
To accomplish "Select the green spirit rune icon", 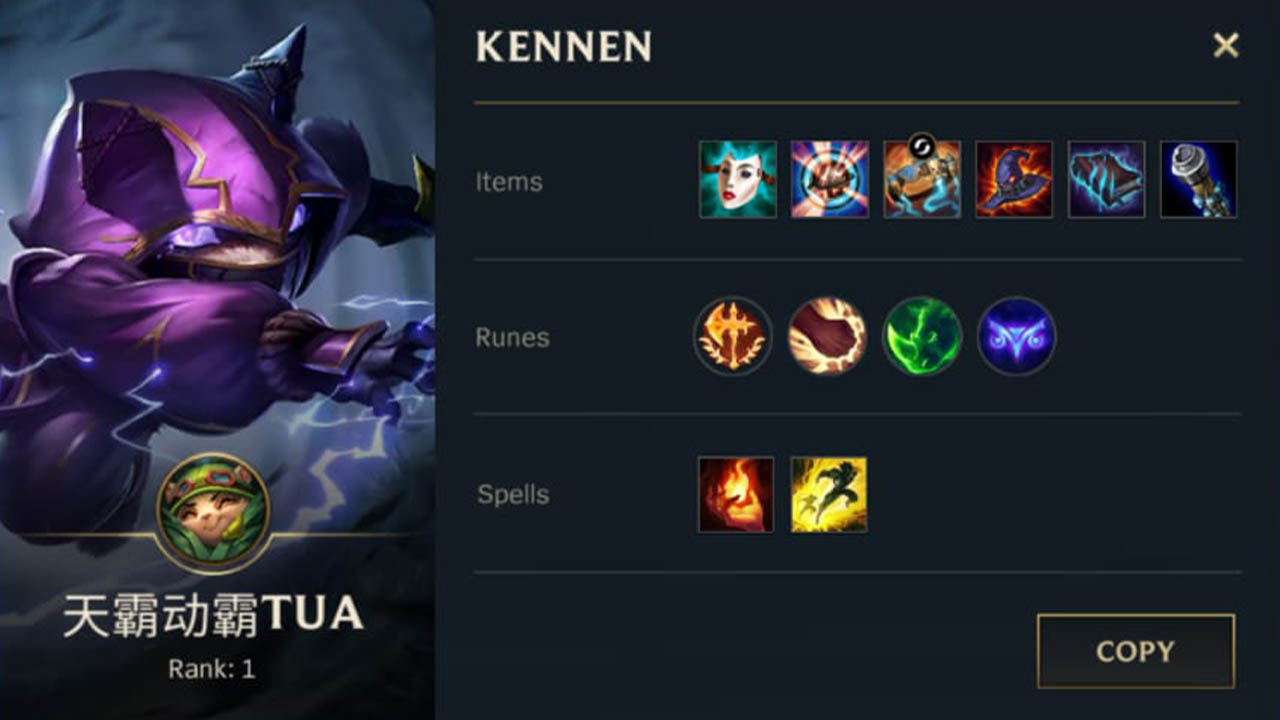I will 922,338.
